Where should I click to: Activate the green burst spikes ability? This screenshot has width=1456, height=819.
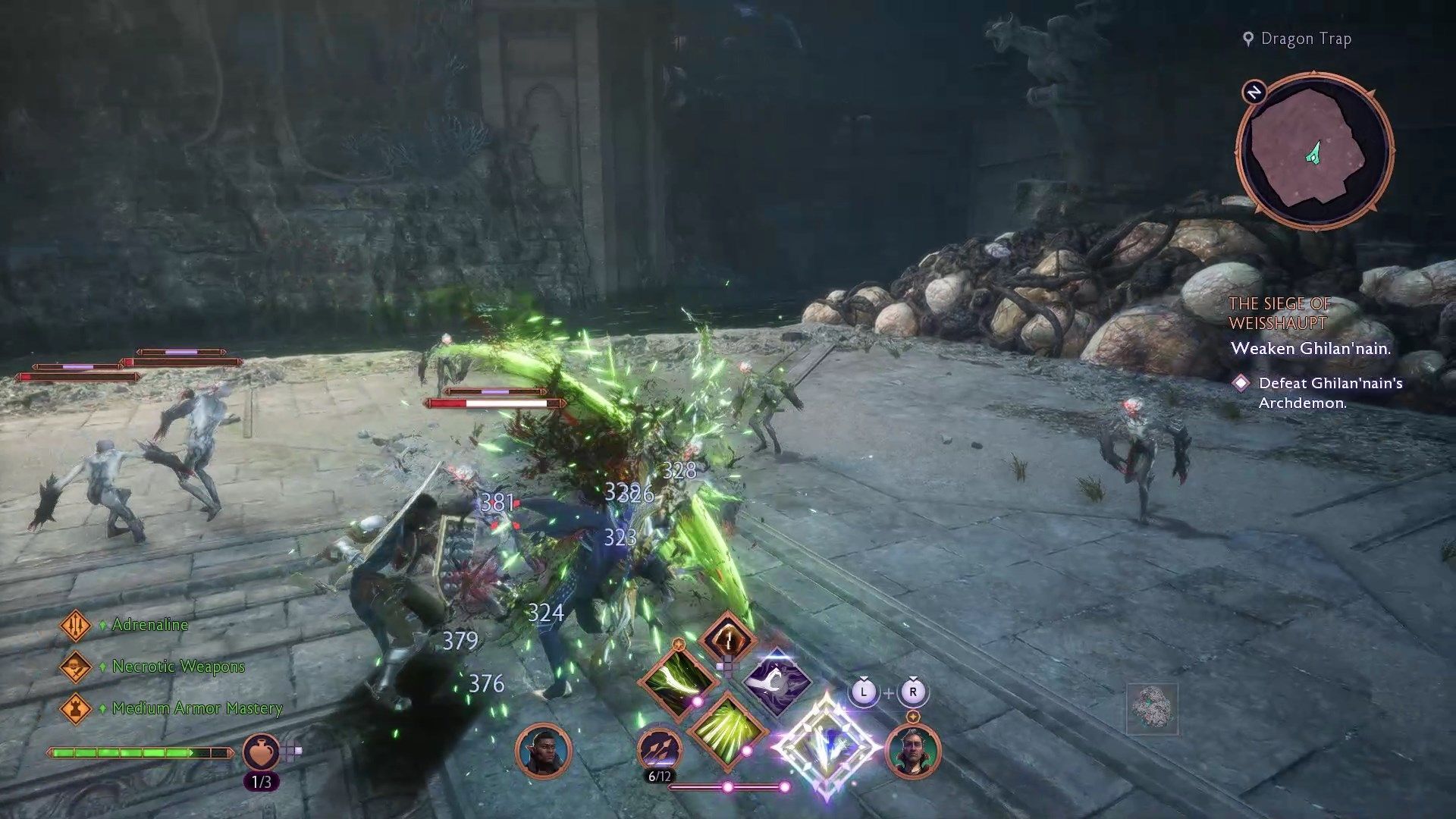pos(726,730)
